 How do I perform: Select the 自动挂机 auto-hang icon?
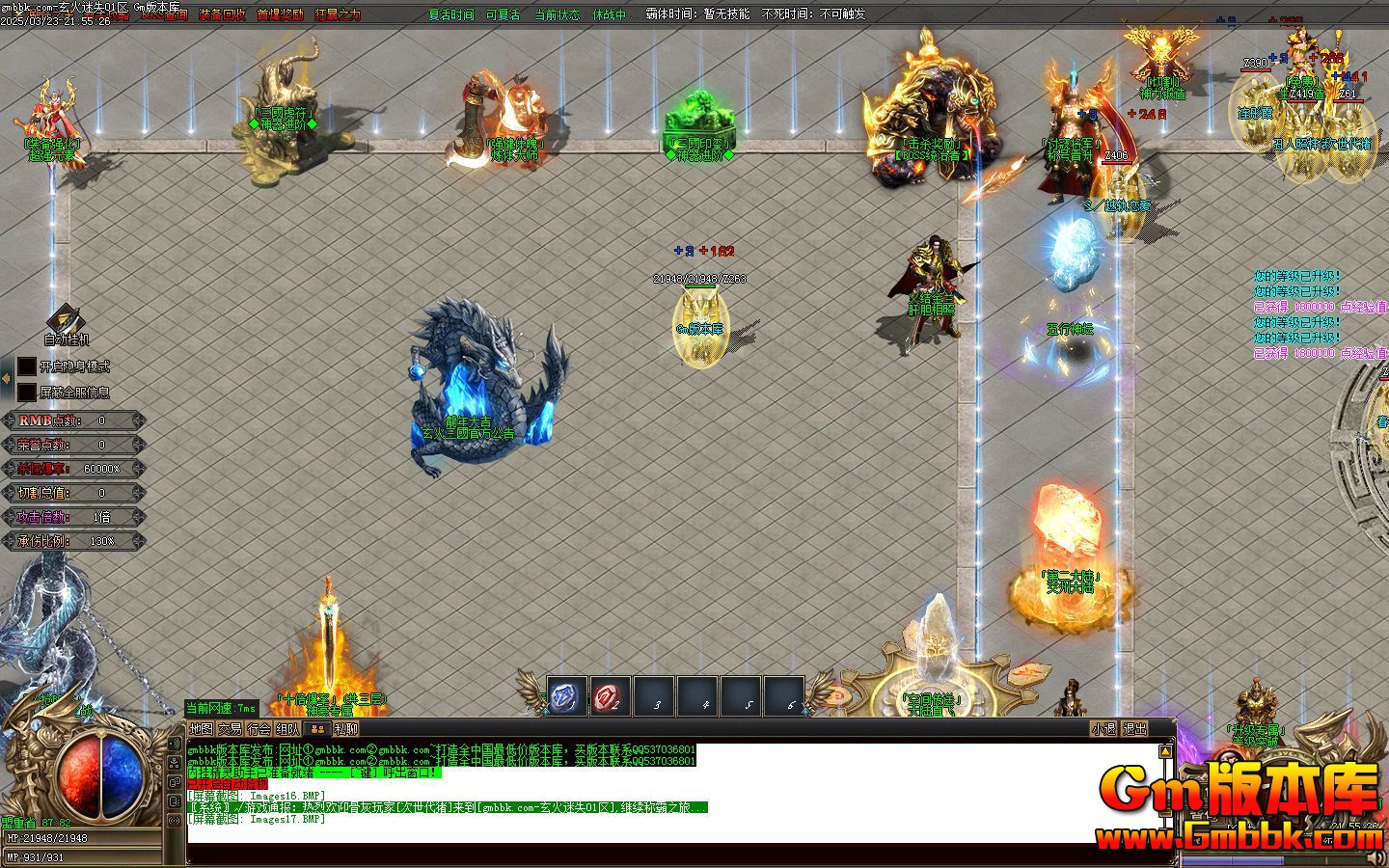tap(65, 318)
